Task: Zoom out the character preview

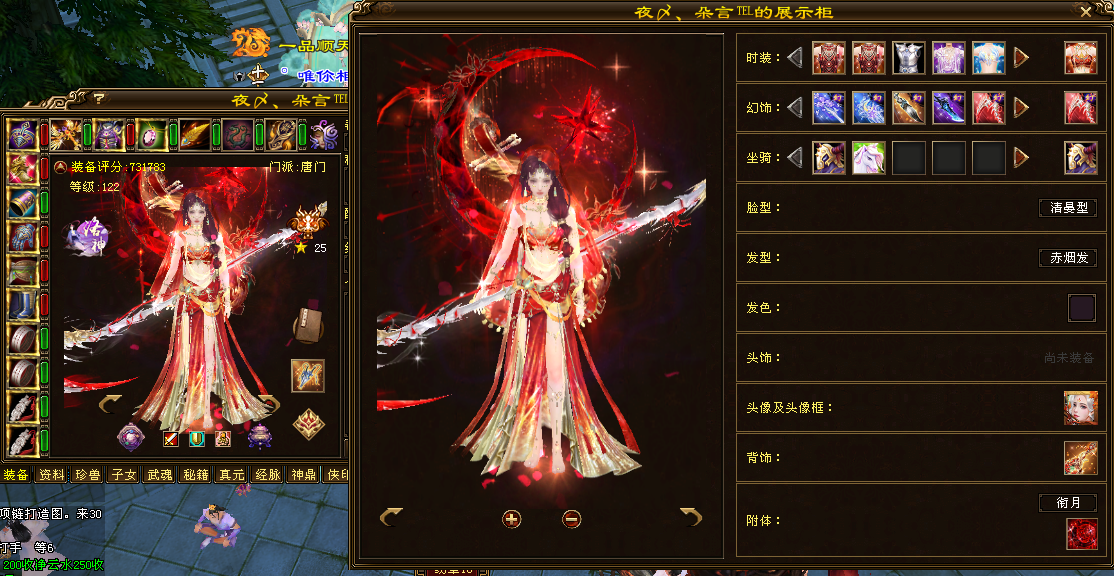Action: [x=571, y=518]
